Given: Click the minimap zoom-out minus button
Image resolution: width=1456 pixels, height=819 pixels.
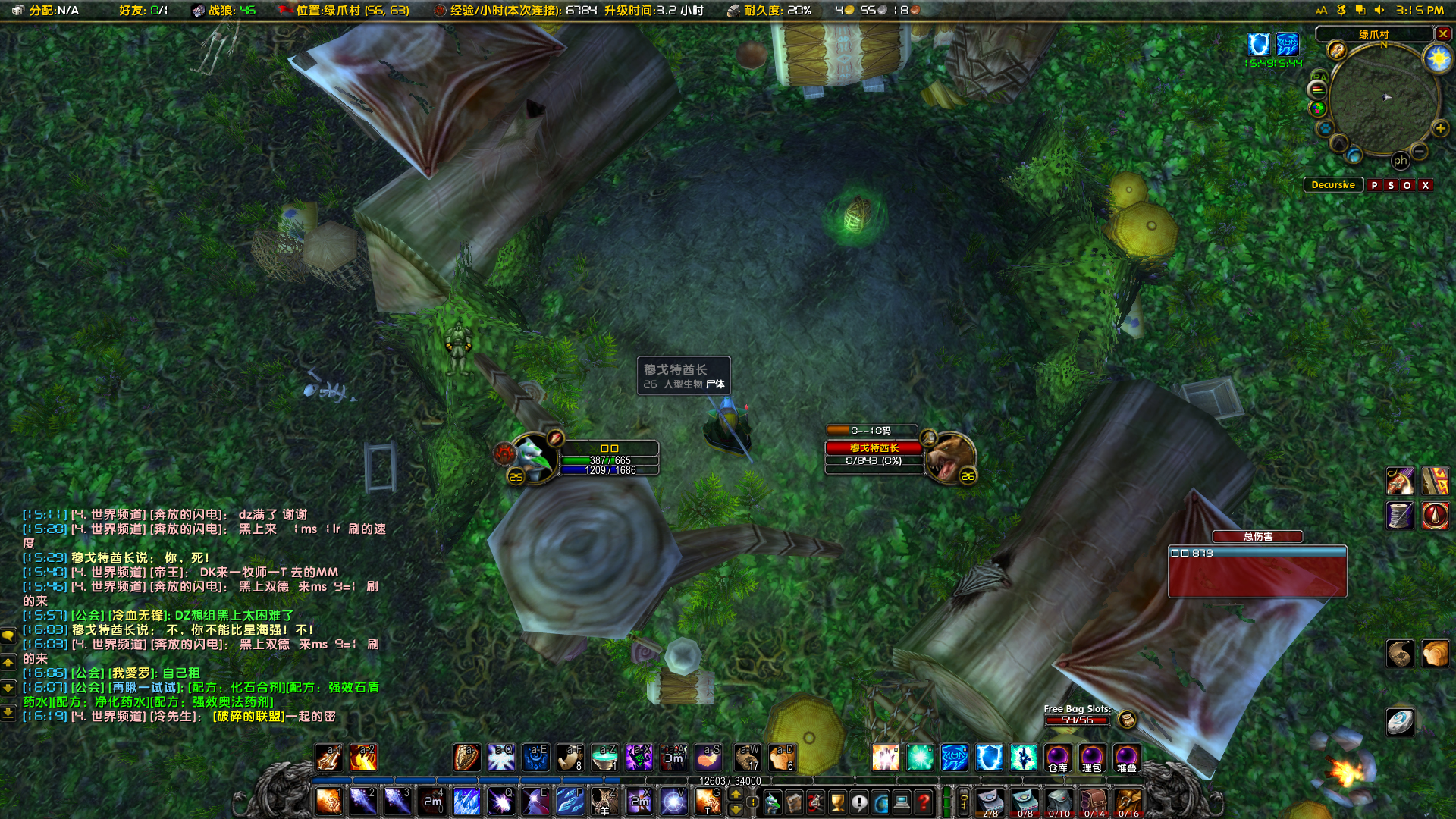Looking at the screenshot, I should (1419, 151).
